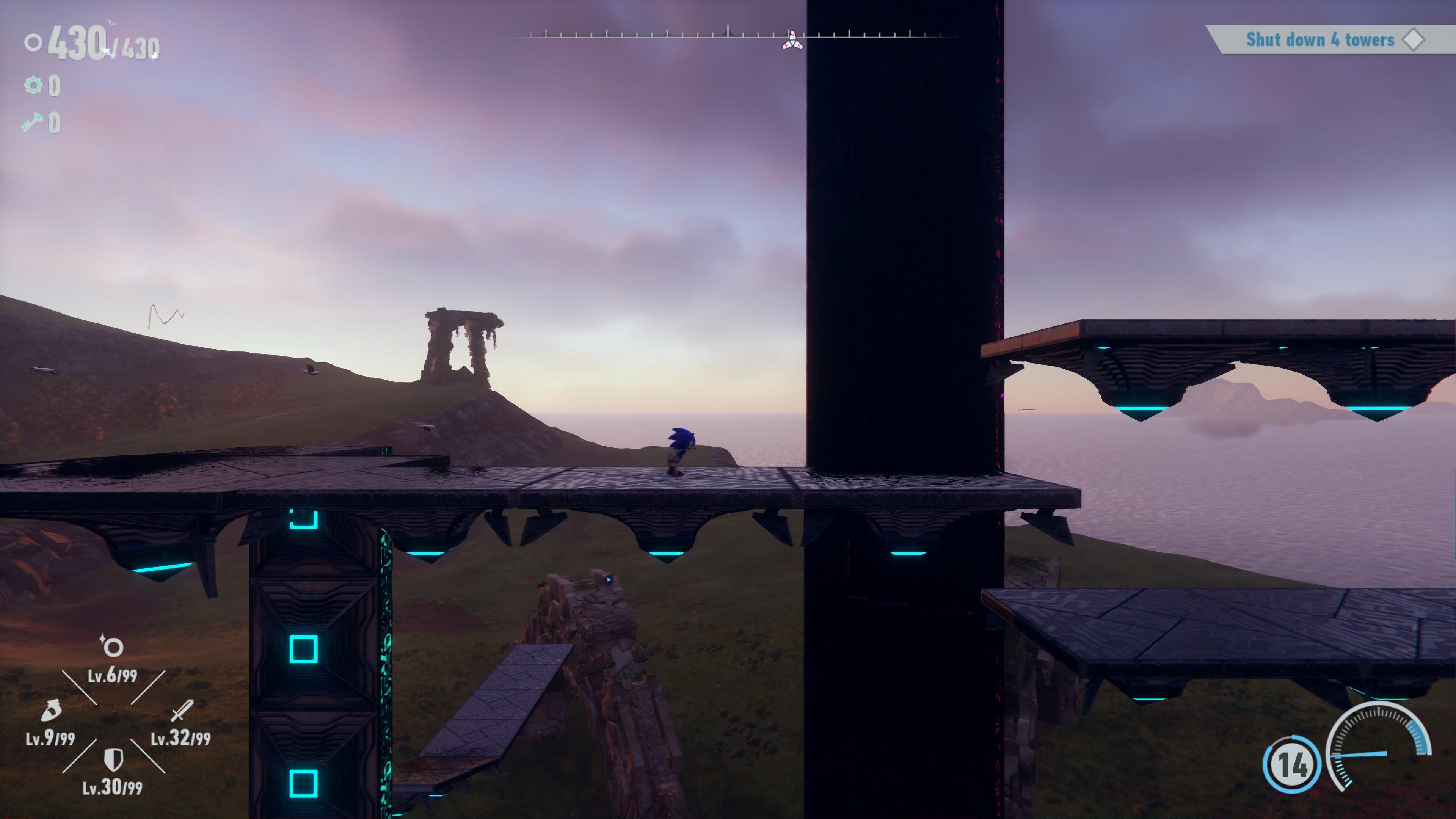The height and width of the screenshot is (819, 1456).
Task: Click the green portal gear icon
Action: coord(33,85)
